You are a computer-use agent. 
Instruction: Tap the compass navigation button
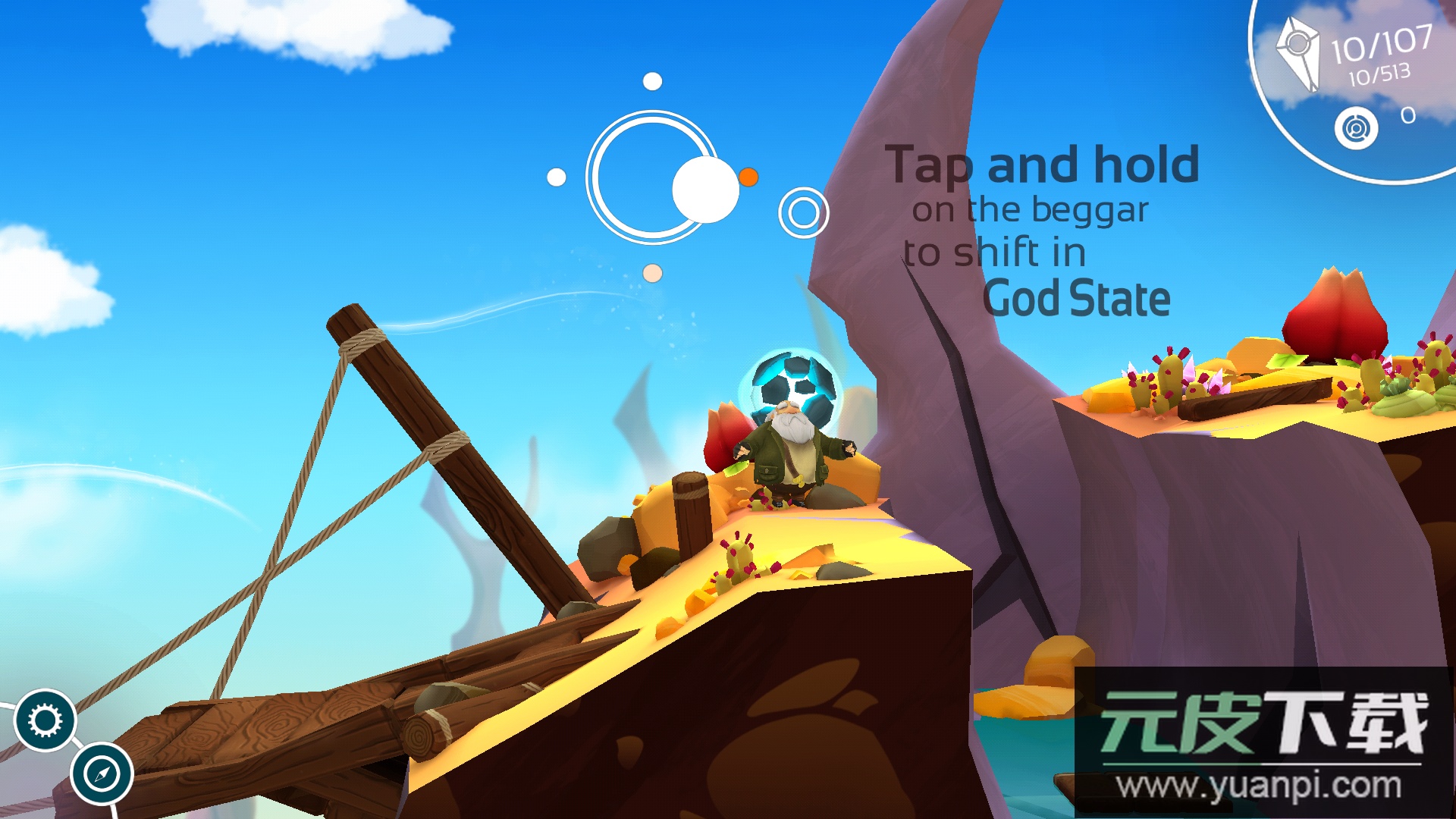point(102,774)
